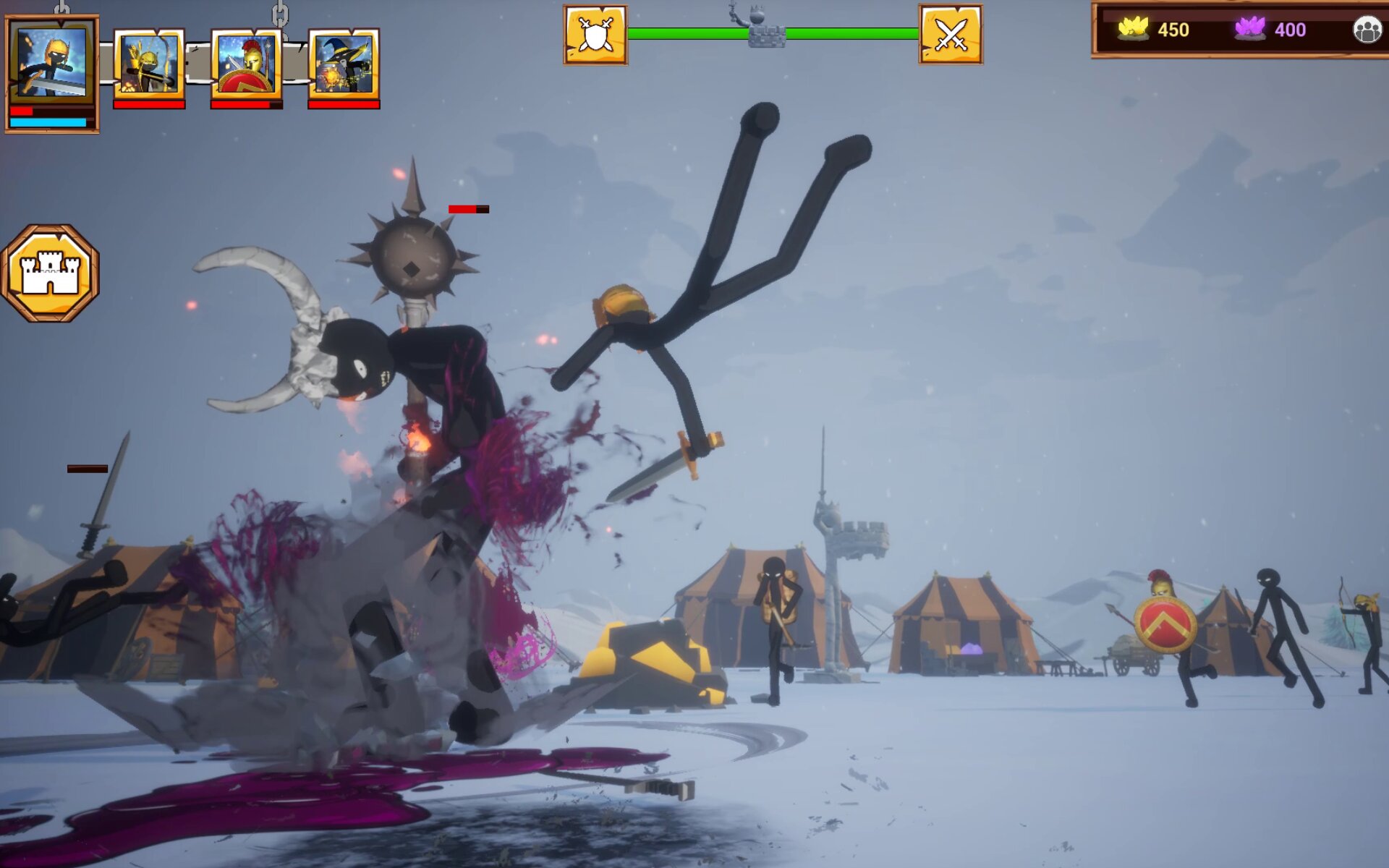Choose the golden archer unit portrait

click(149, 64)
